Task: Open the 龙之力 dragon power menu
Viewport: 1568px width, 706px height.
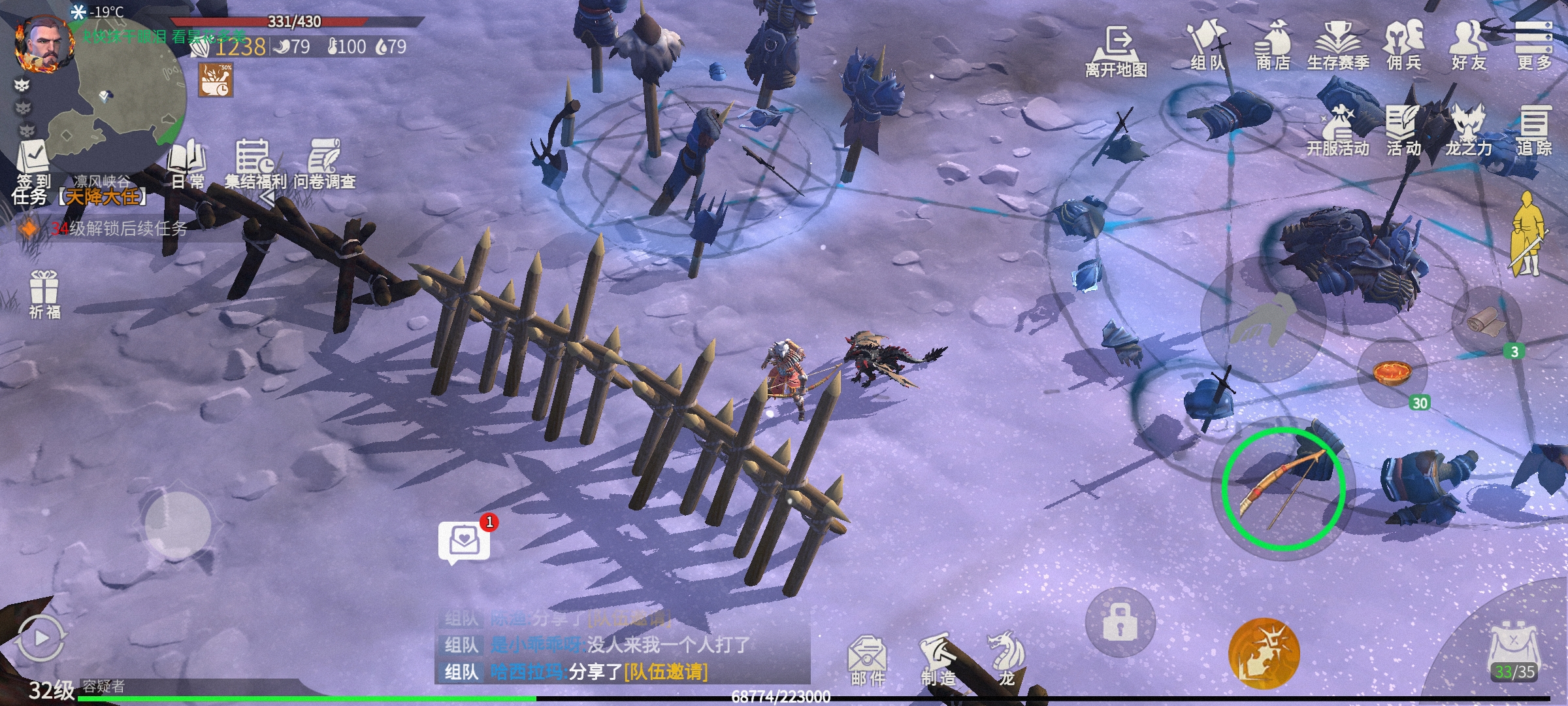Action: point(1468,131)
